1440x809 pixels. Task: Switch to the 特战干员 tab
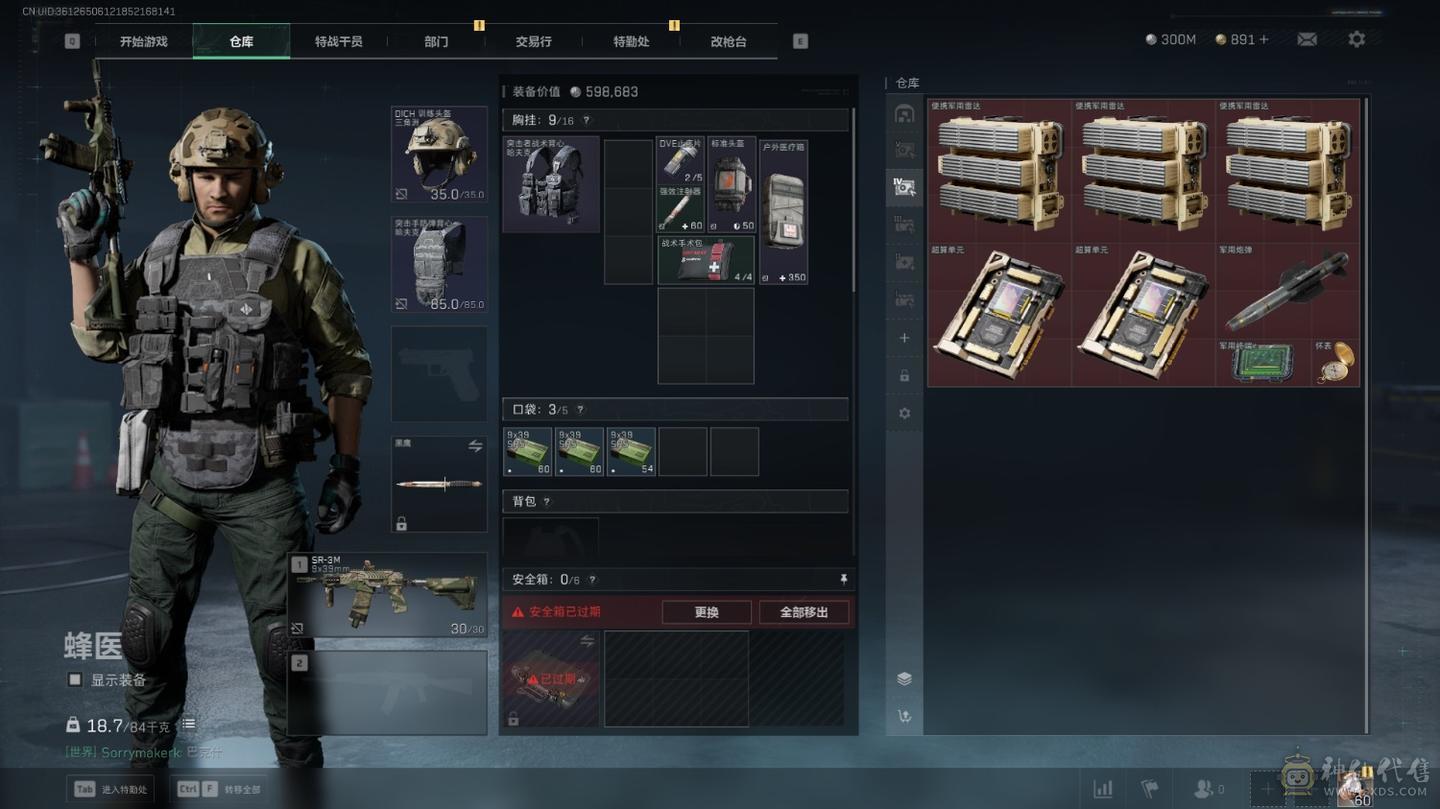[338, 41]
